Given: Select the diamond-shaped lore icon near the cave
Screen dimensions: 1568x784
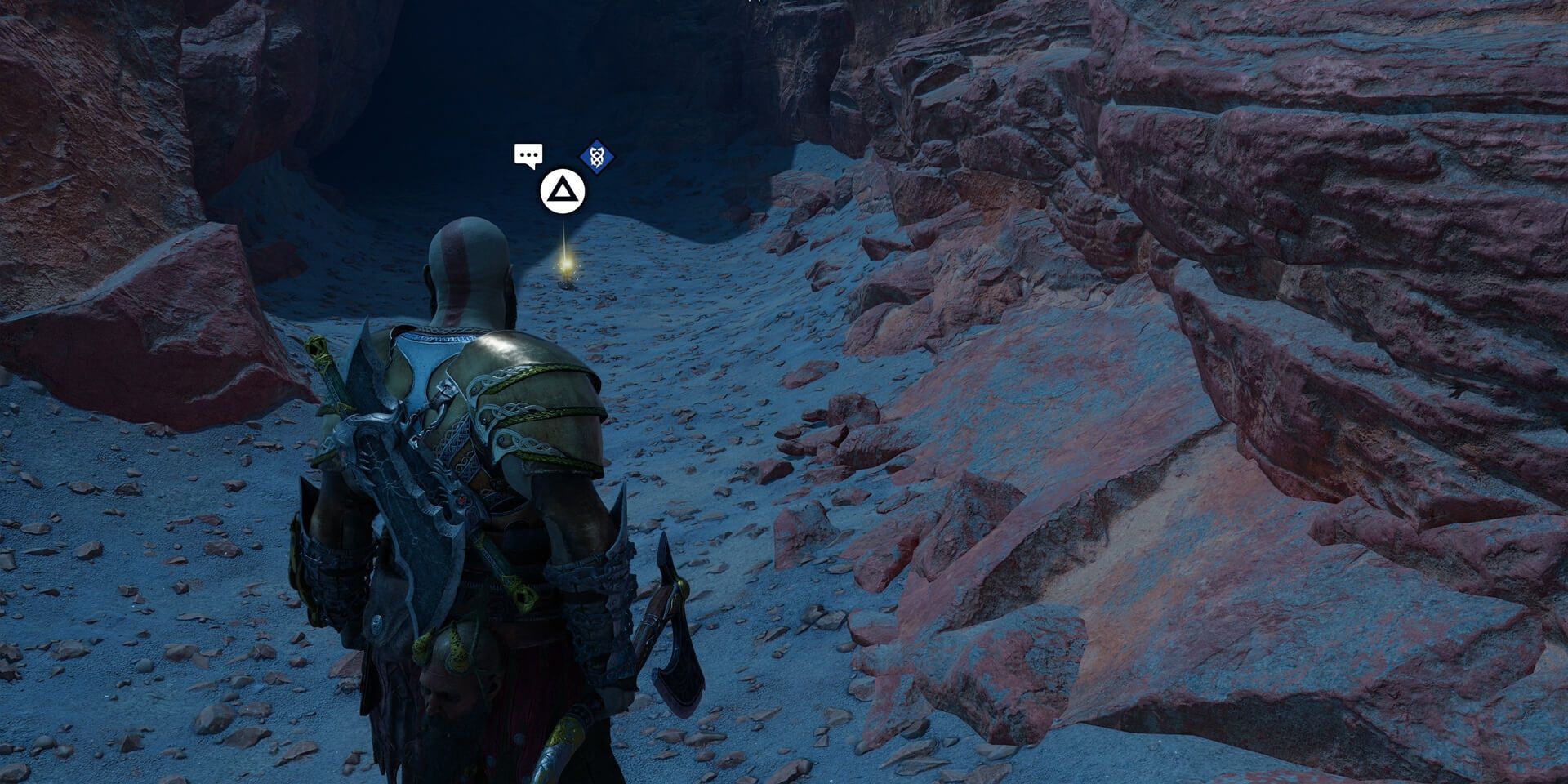Looking at the screenshot, I should [595, 157].
